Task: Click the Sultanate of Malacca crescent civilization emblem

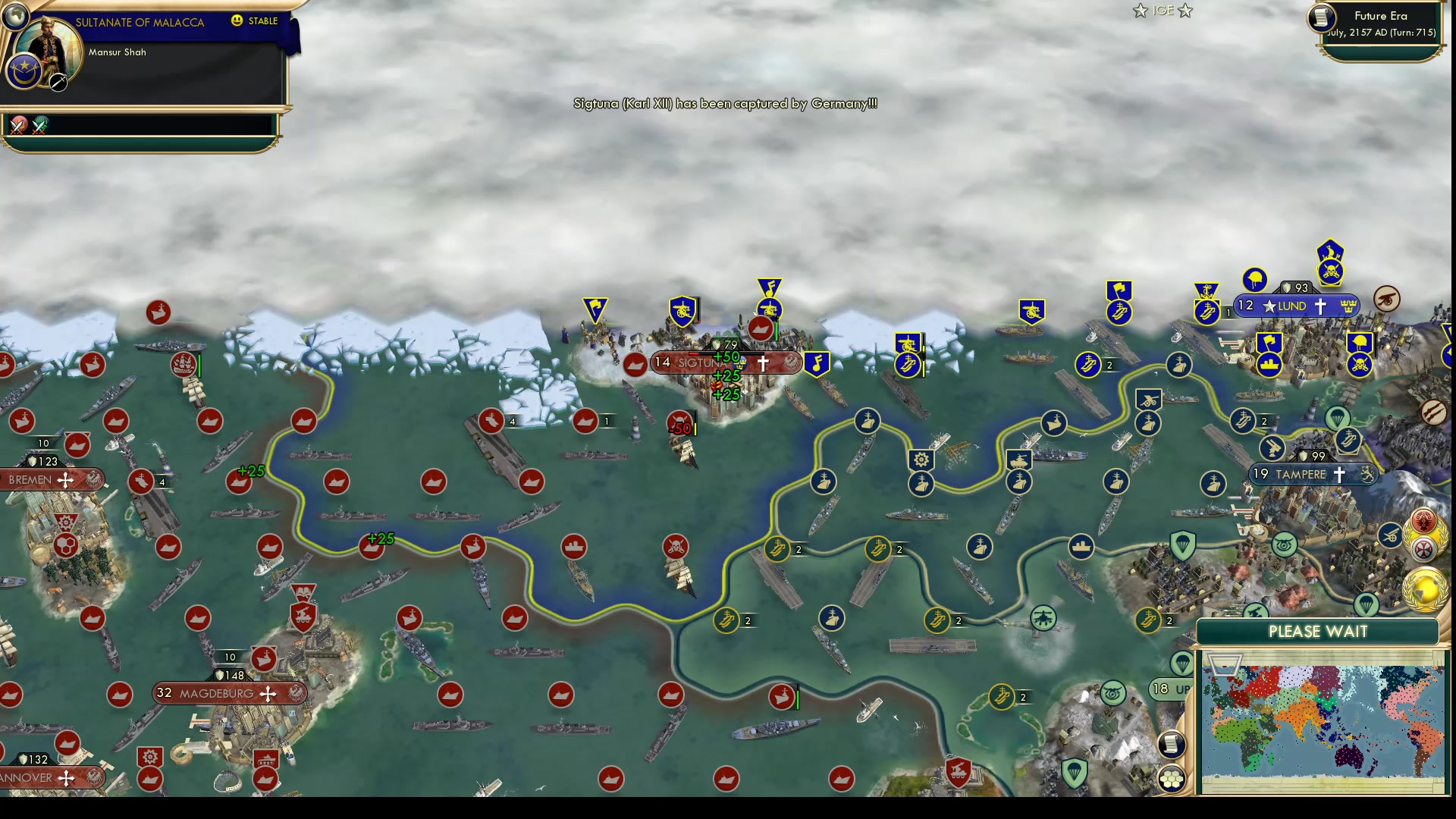Action: click(x=24, y=70)
